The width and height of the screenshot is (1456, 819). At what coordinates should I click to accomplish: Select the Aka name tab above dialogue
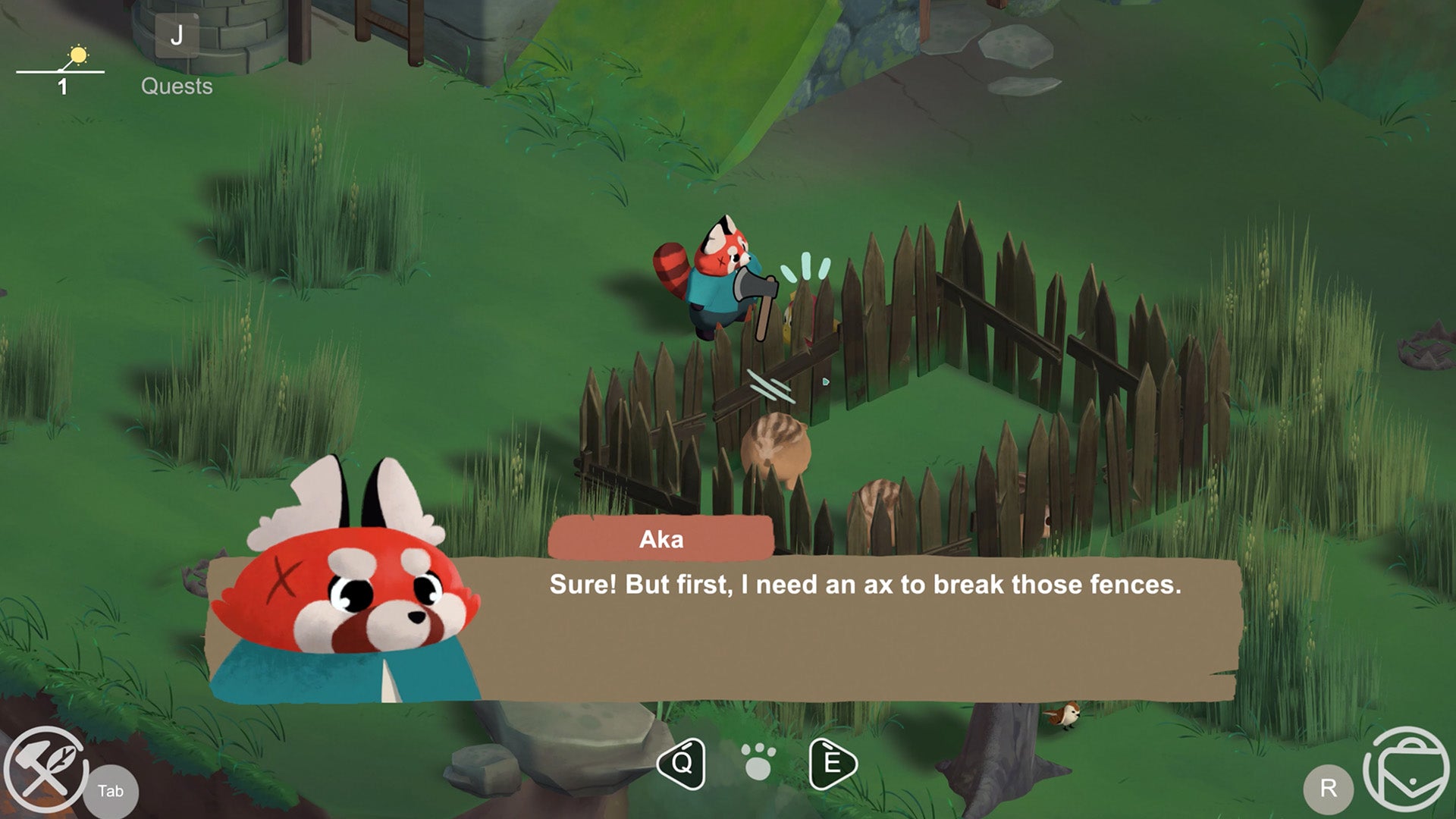659,538
